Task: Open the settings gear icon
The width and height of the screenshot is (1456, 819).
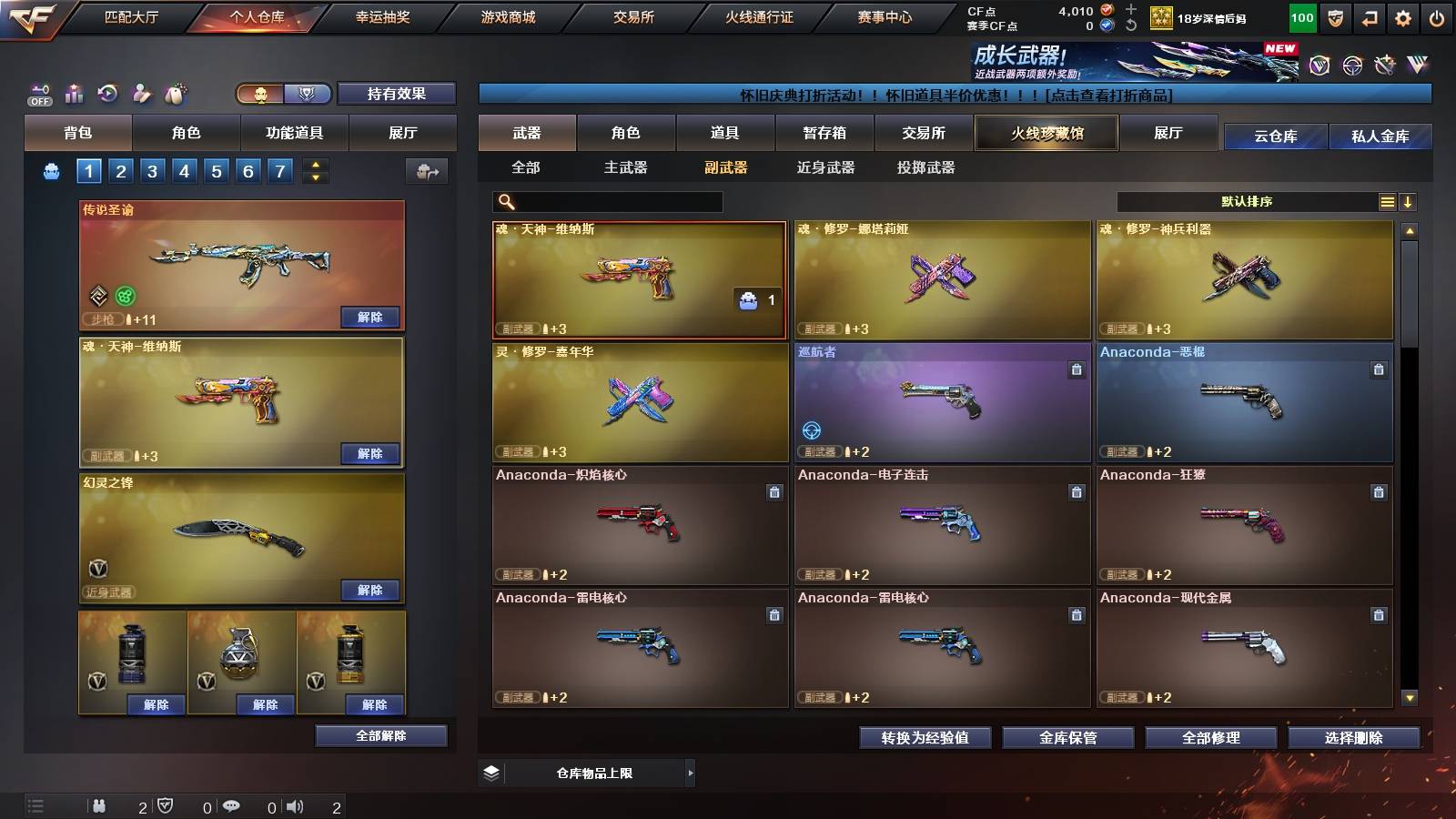Action: click(1404, 17)
